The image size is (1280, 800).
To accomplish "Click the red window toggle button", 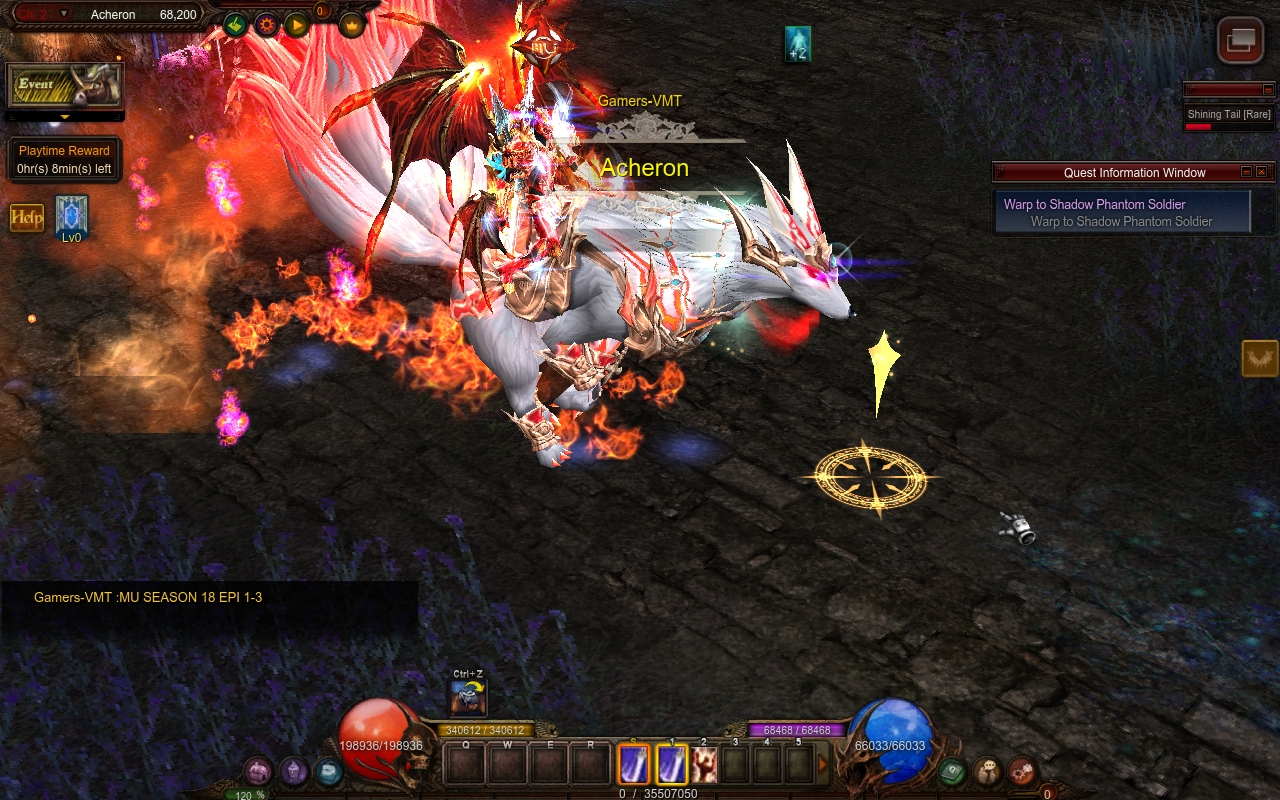I will pos(1240,41).
